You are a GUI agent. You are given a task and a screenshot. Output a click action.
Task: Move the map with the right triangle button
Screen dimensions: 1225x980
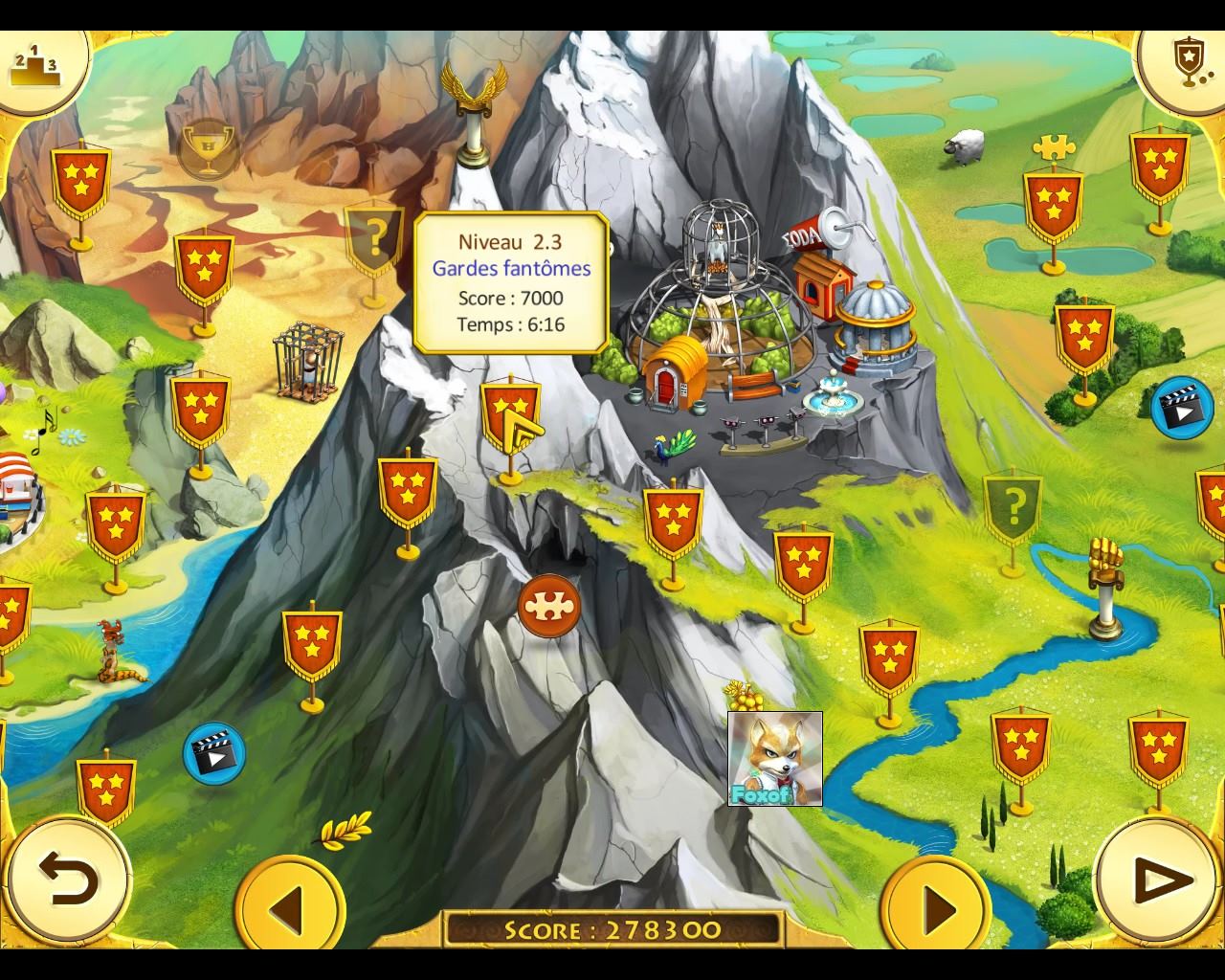(936, 907)
